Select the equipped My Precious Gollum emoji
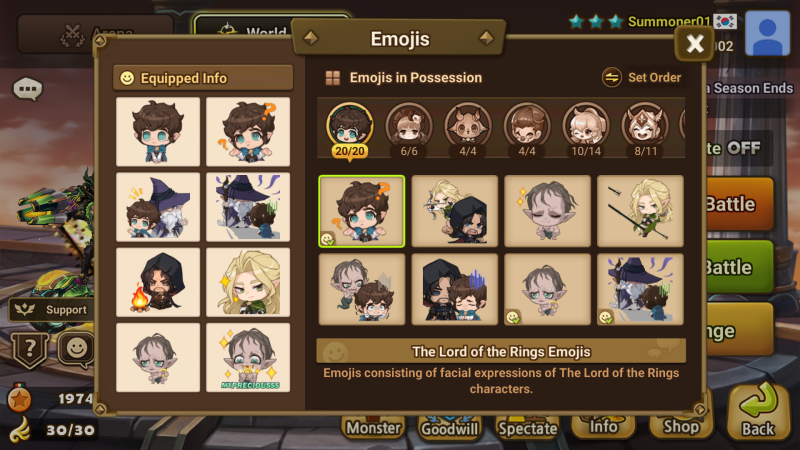The height and width of the screenshot is (450, 800). (x=247, y=357)
